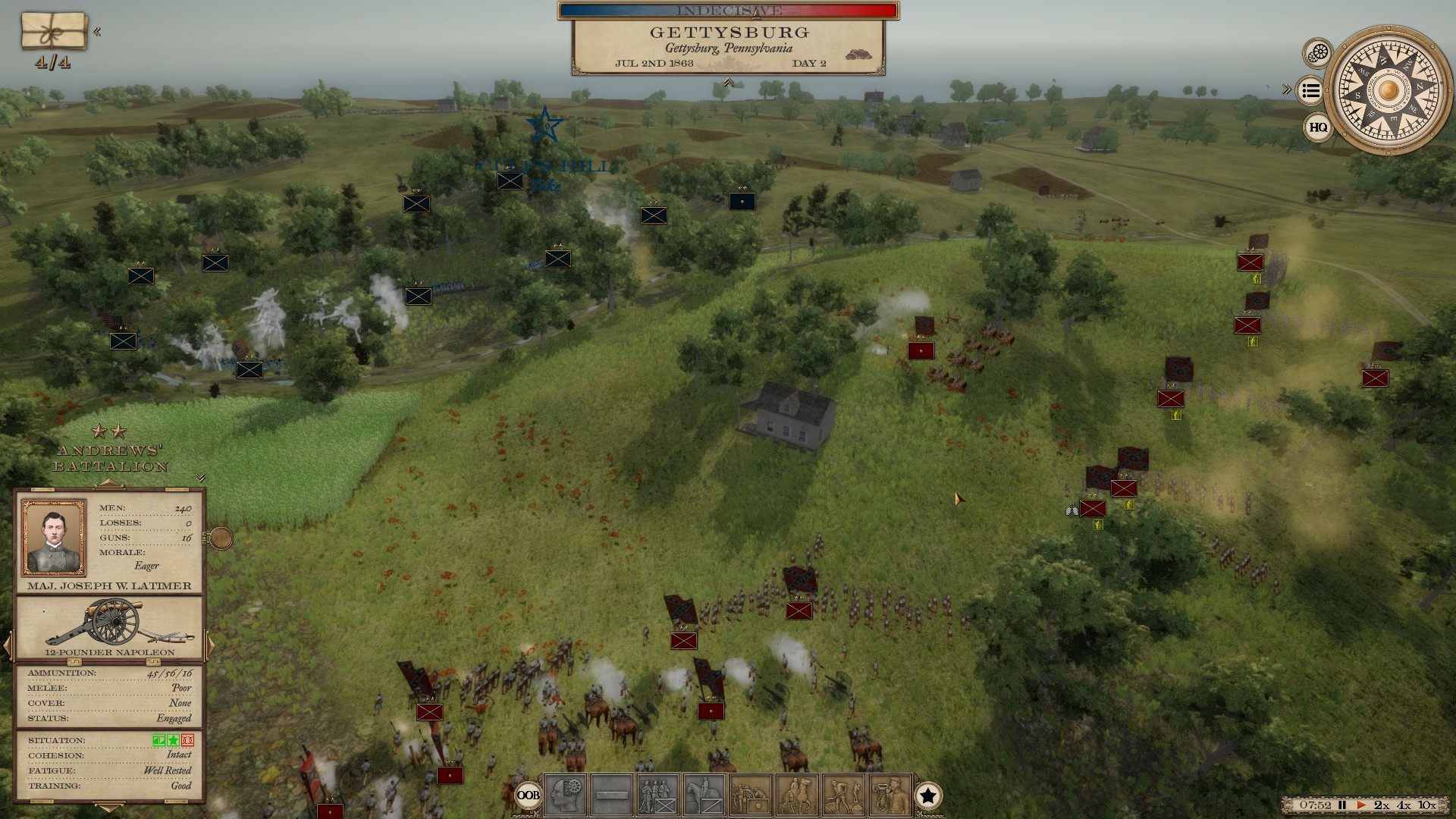Open the OOB order of battle
Viewport: 1456px width, 819px height.
click(x=529, y=795)
